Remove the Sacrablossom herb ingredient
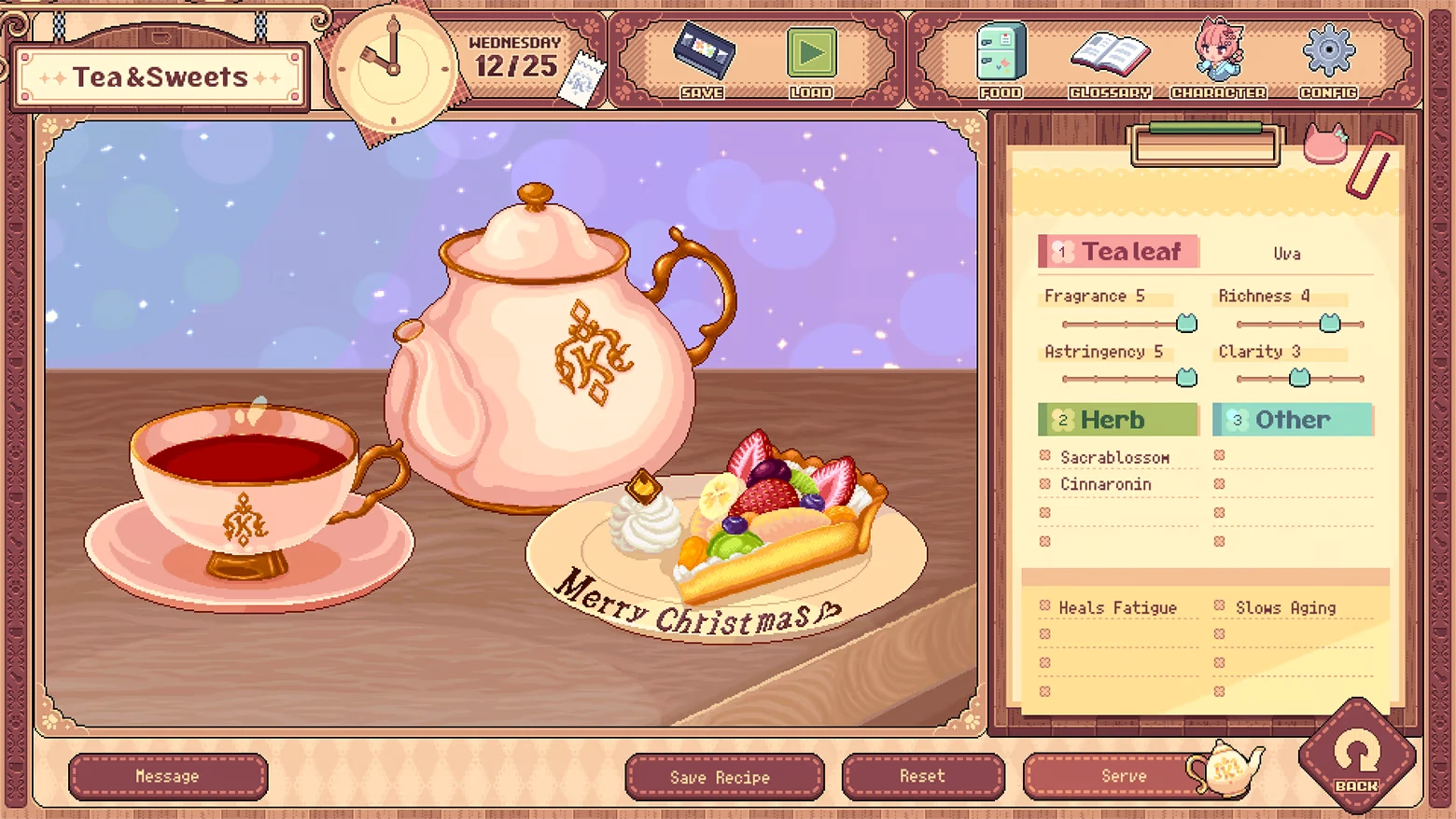Screen dimensions: 1456x819 (x=1045, y=456)
